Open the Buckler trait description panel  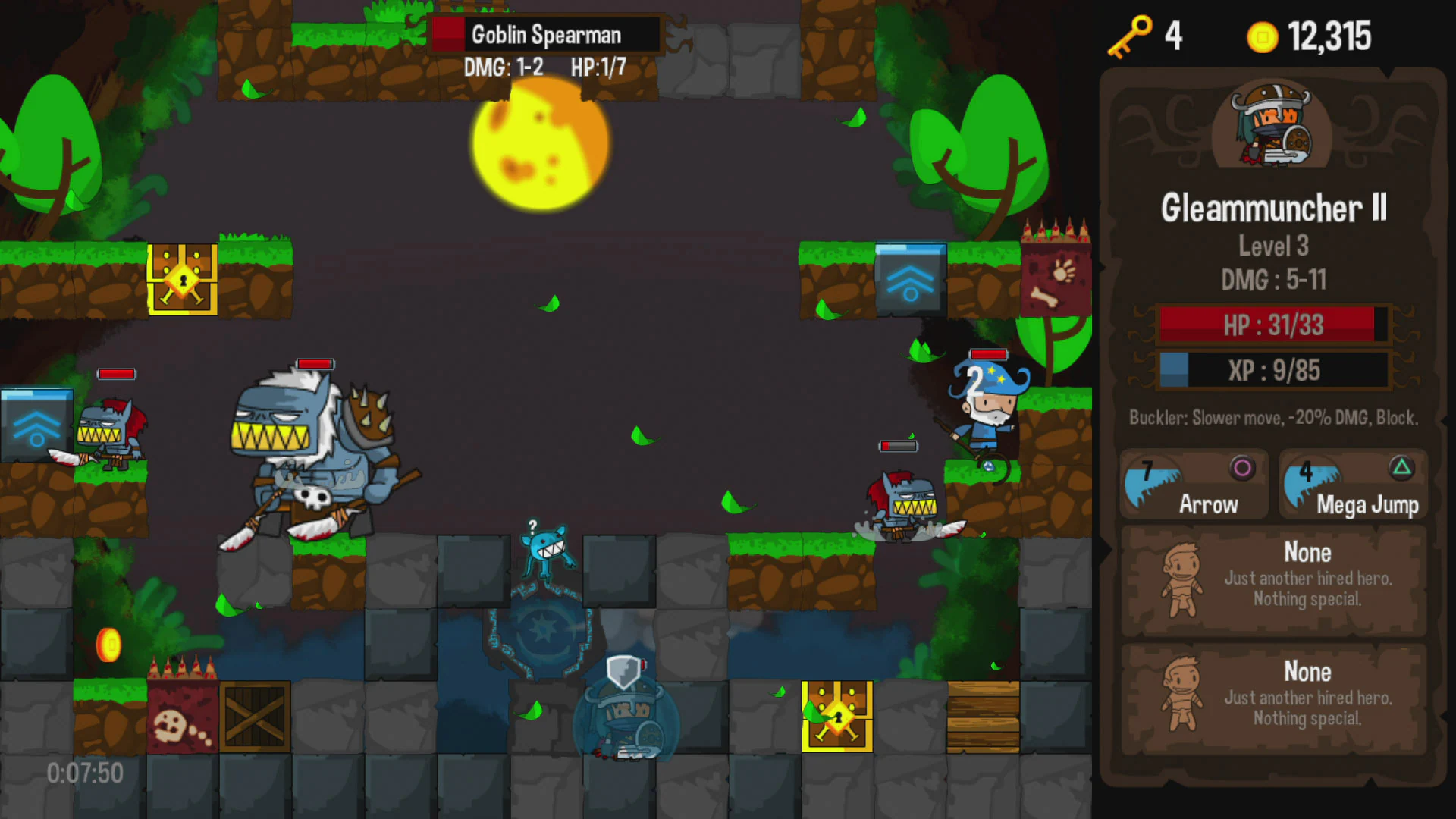pos(1272,418)
